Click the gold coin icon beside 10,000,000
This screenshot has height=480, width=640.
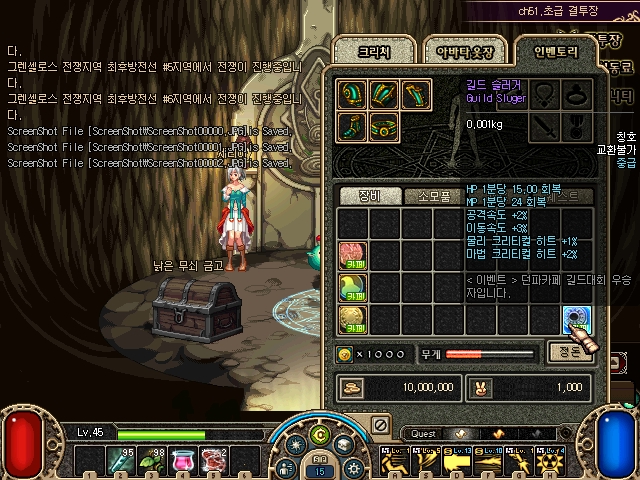(x=353, y=386)
